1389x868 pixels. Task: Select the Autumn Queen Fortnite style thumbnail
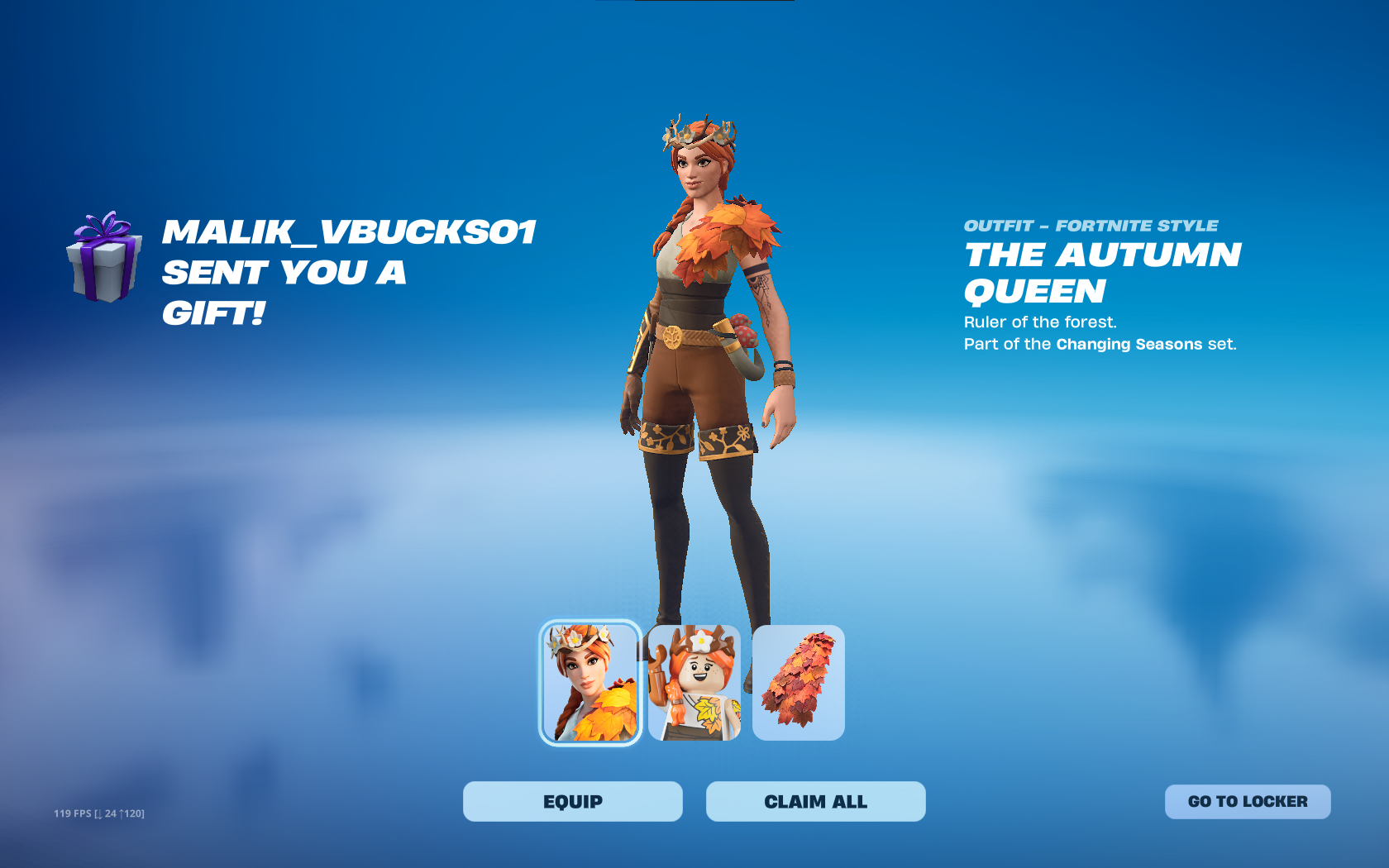pos(590,683)
